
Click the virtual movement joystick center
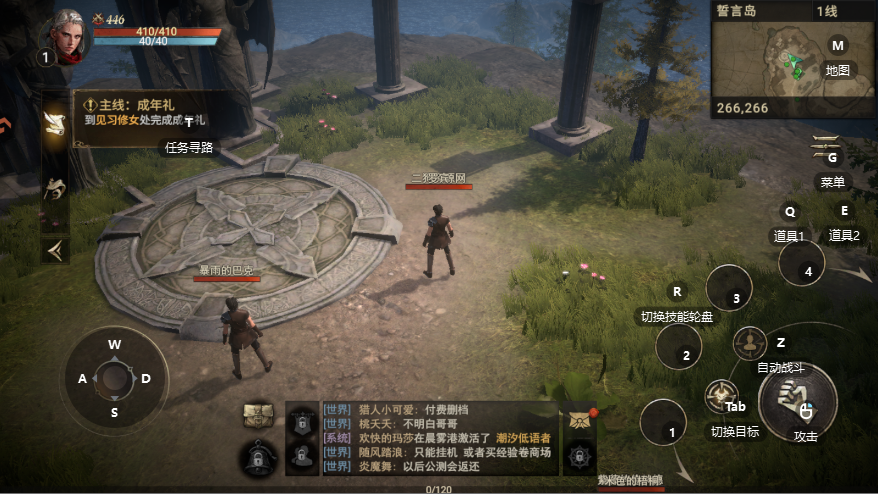[x=115, y=378]
